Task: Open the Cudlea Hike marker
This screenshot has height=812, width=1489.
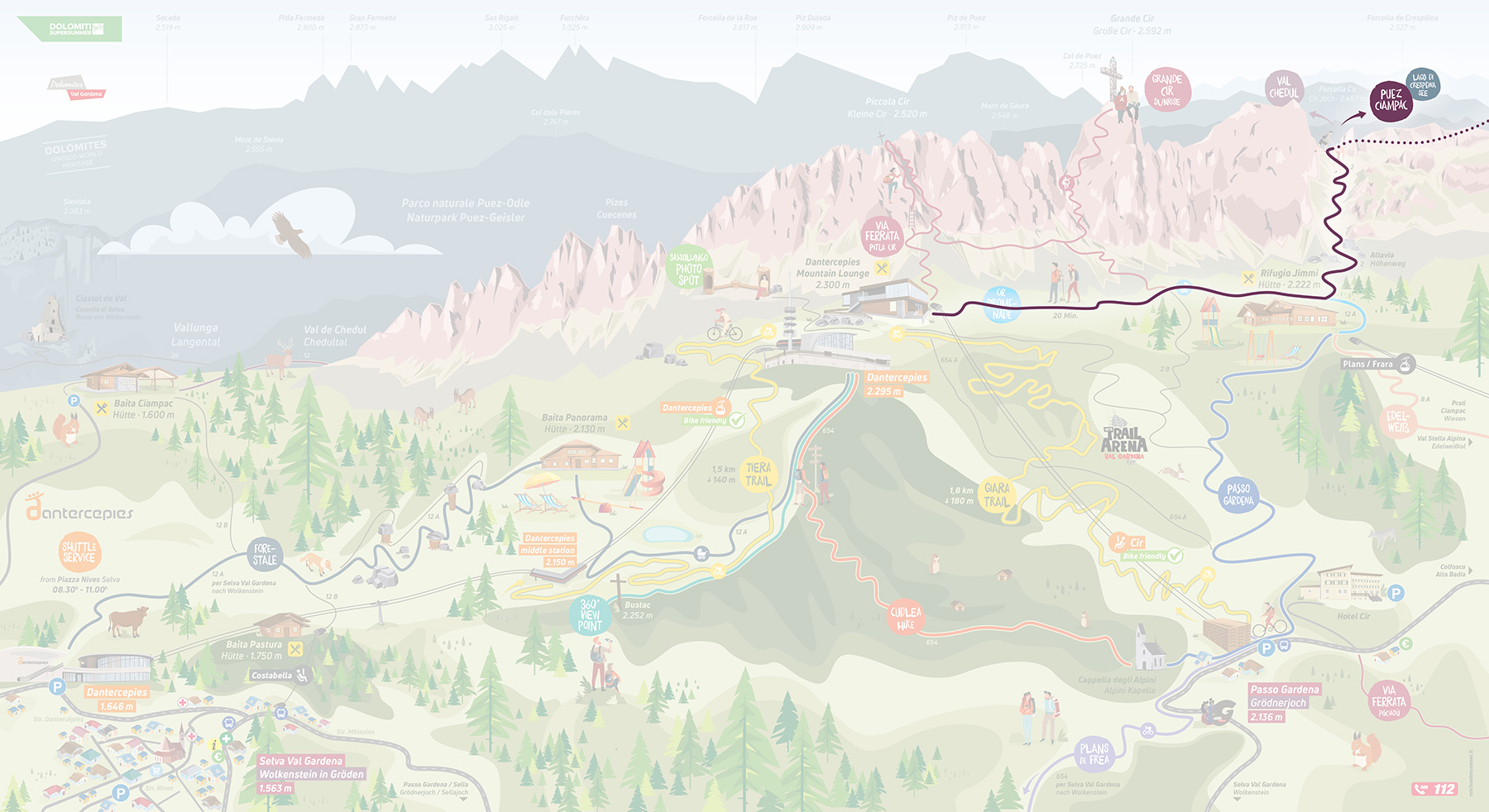Action: click(x=906, y=619)
